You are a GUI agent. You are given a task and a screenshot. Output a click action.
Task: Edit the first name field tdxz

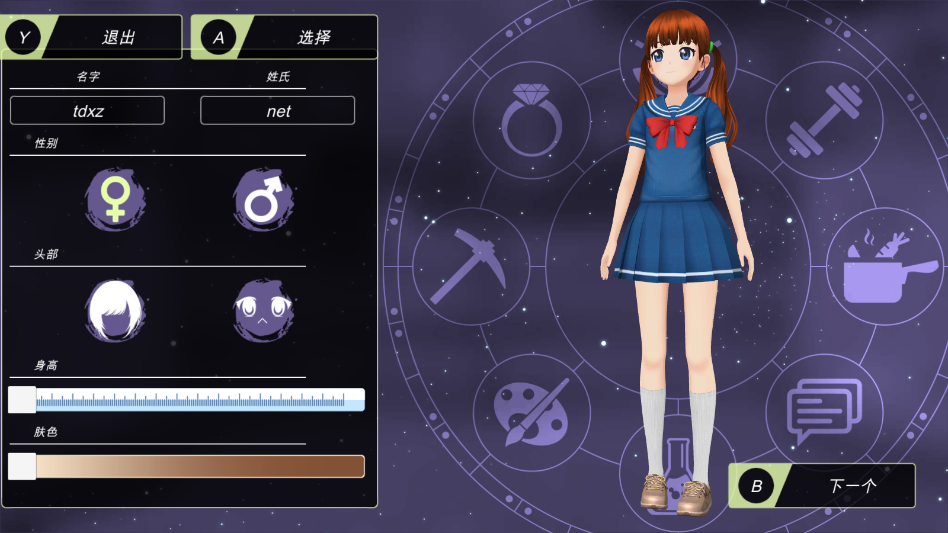pos(88,111)
